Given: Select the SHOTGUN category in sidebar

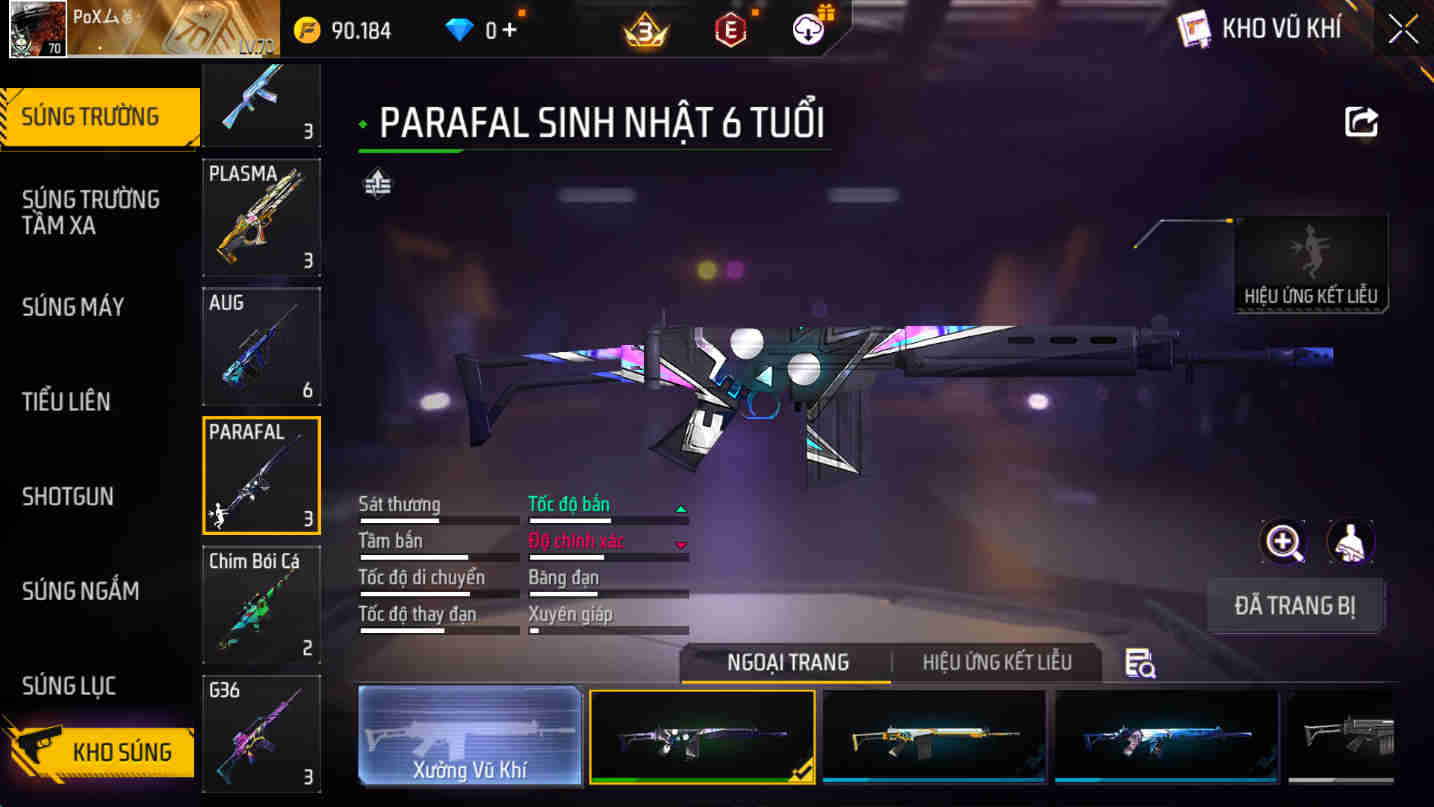Looking at the screenshot, I should coord(68,497).
